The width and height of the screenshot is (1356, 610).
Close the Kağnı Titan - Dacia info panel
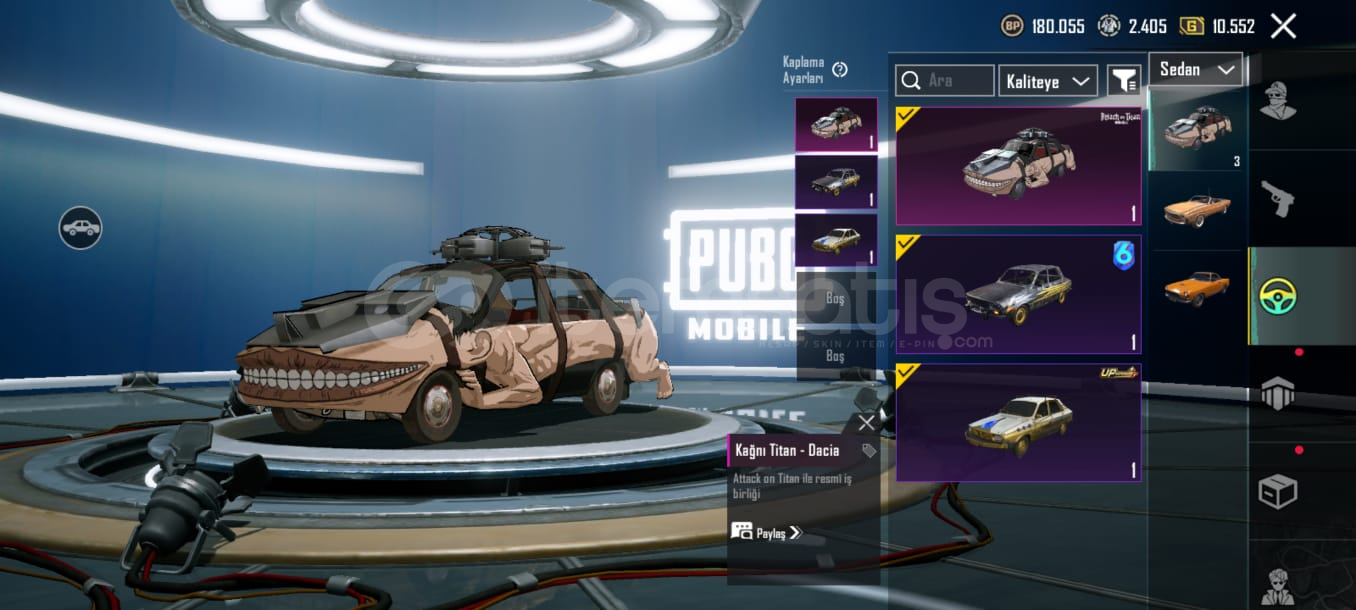866,423
